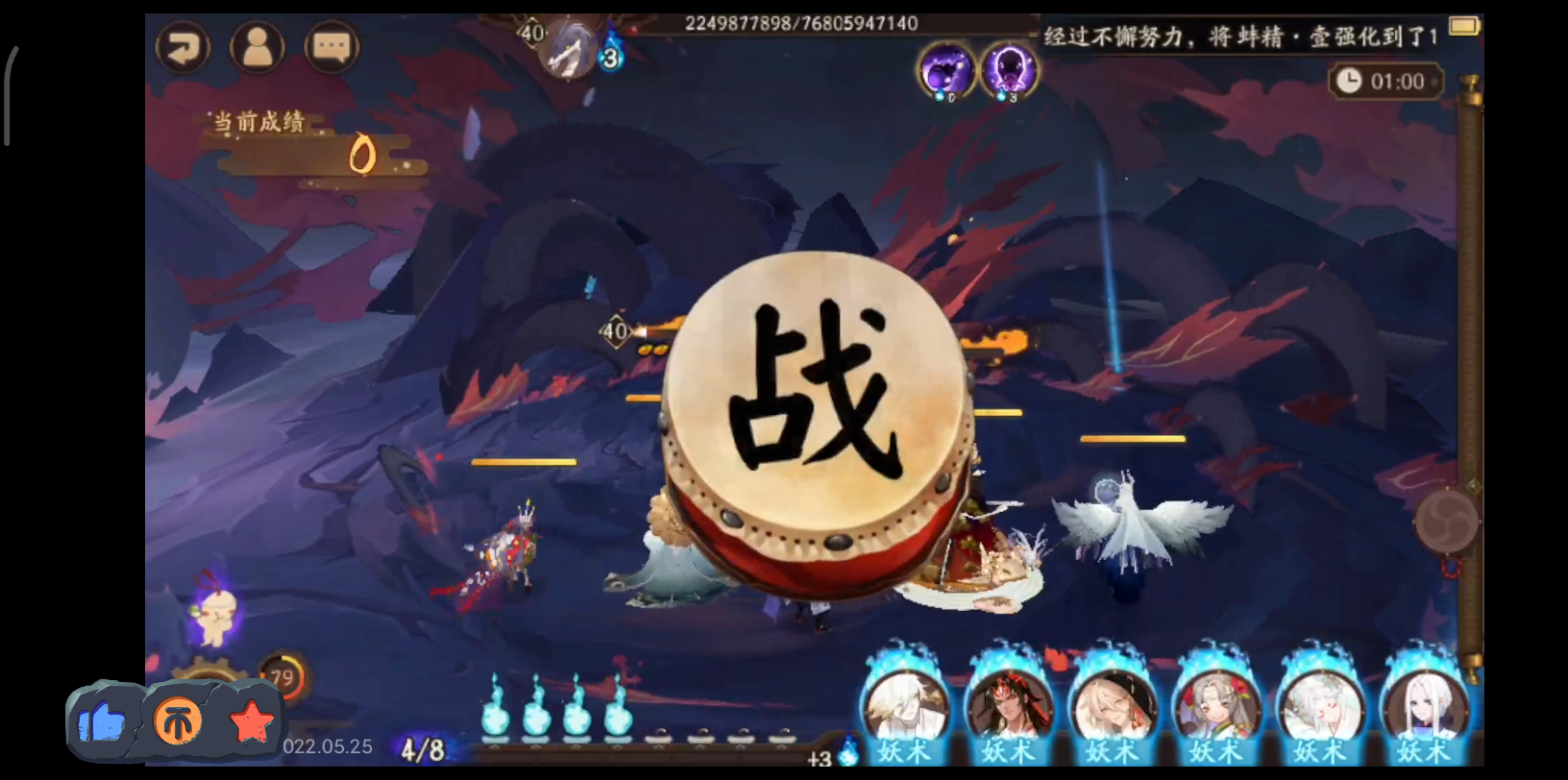This screenshot has height=780, width=1568.
Task: Select the purple hooded figure buff icon
Action: 1007,70
